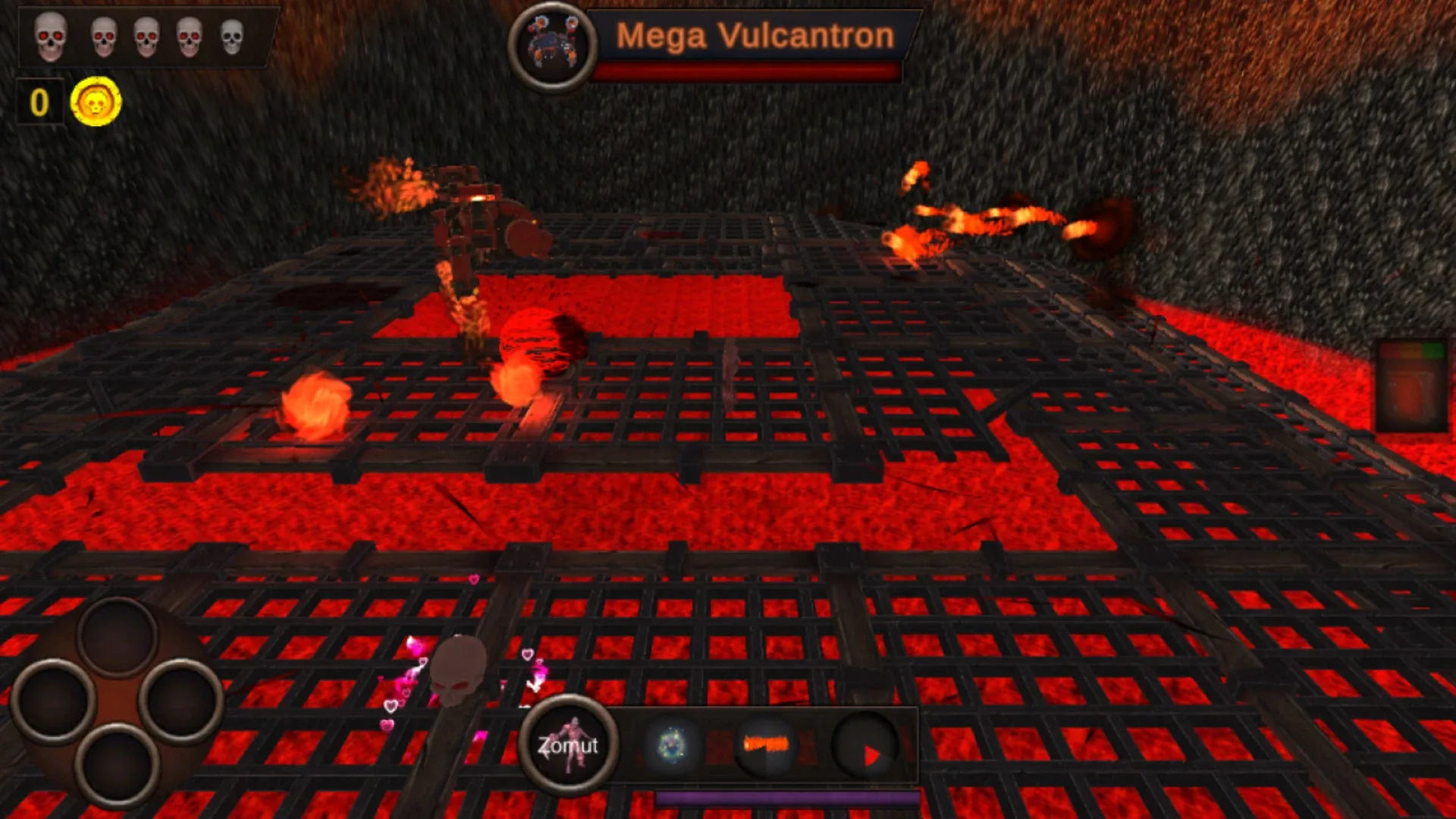Tap the currency counter showing 0

[39, 101]
